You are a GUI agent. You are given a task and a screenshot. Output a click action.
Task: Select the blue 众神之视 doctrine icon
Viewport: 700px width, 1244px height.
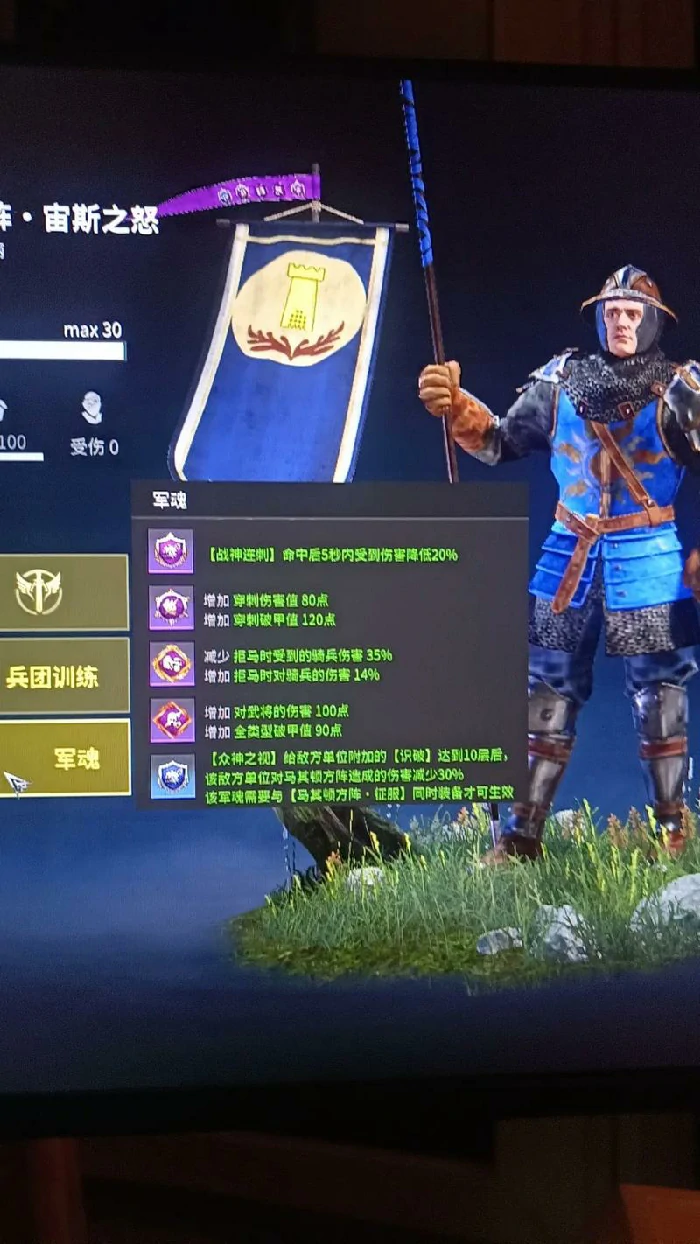click(172, 776)
